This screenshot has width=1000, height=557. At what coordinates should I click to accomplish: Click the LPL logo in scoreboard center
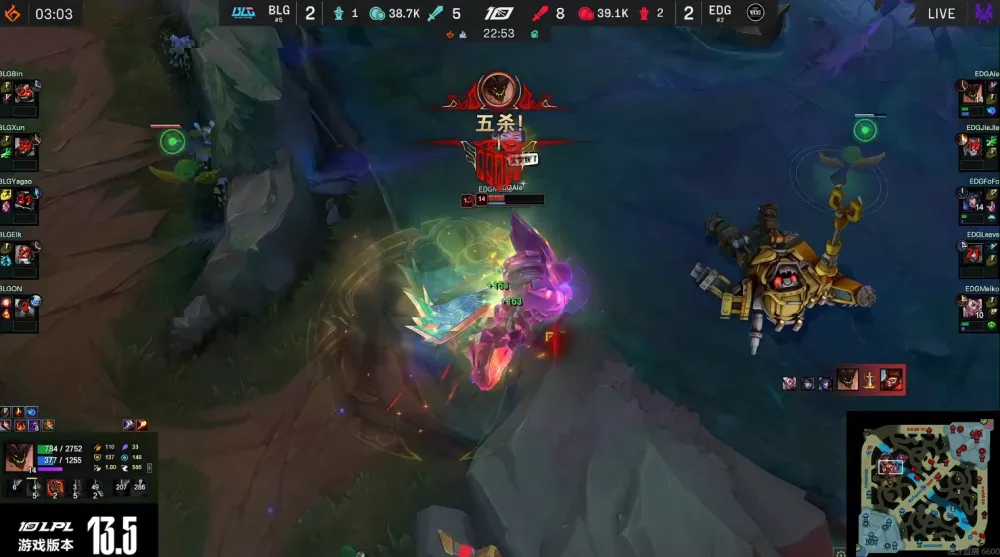(x=498, y=13)
